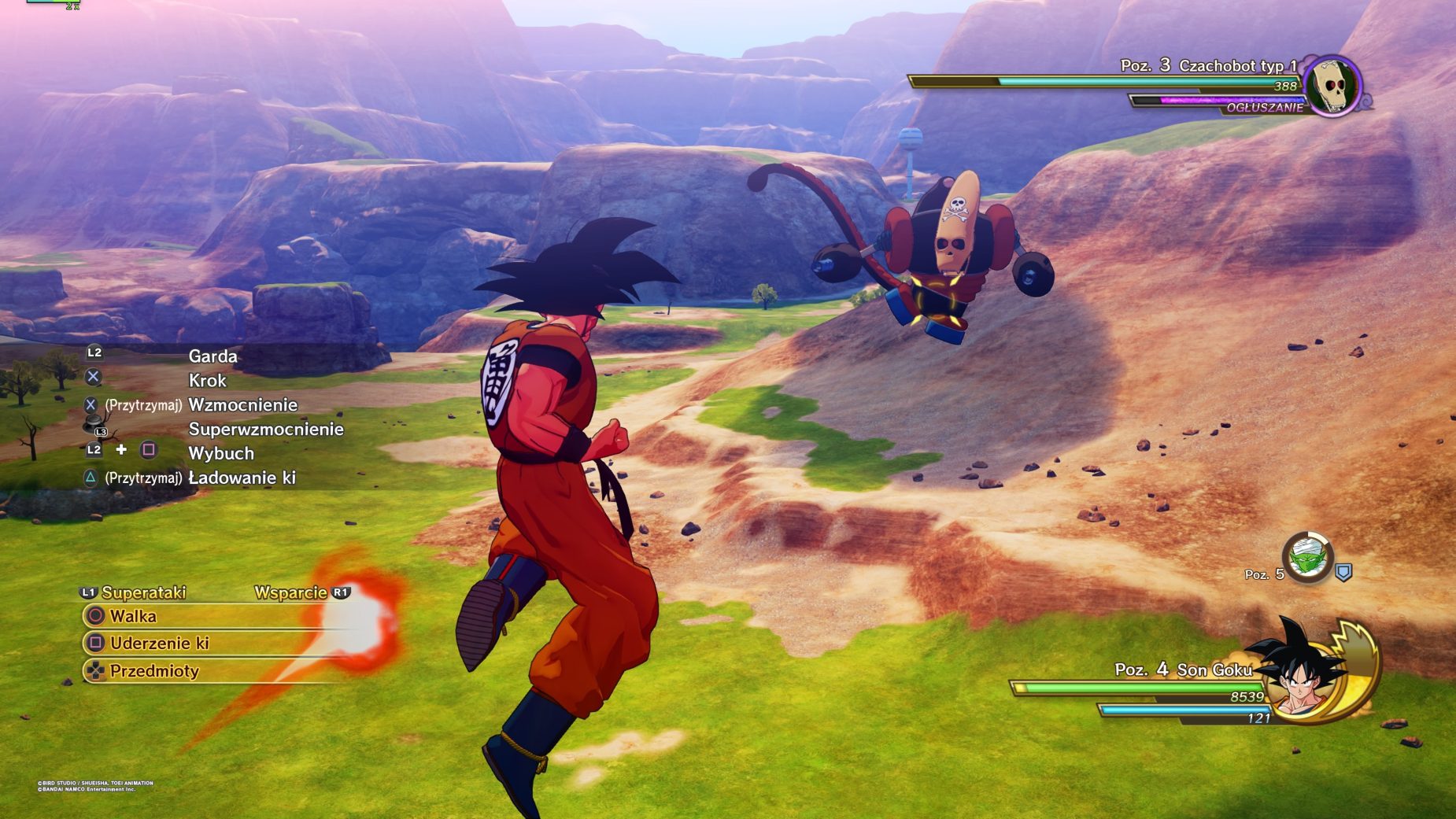Toggle Garda guard stance option
Image resolution: width=1456 pixels, height=819 pixels.
point(212,356)
